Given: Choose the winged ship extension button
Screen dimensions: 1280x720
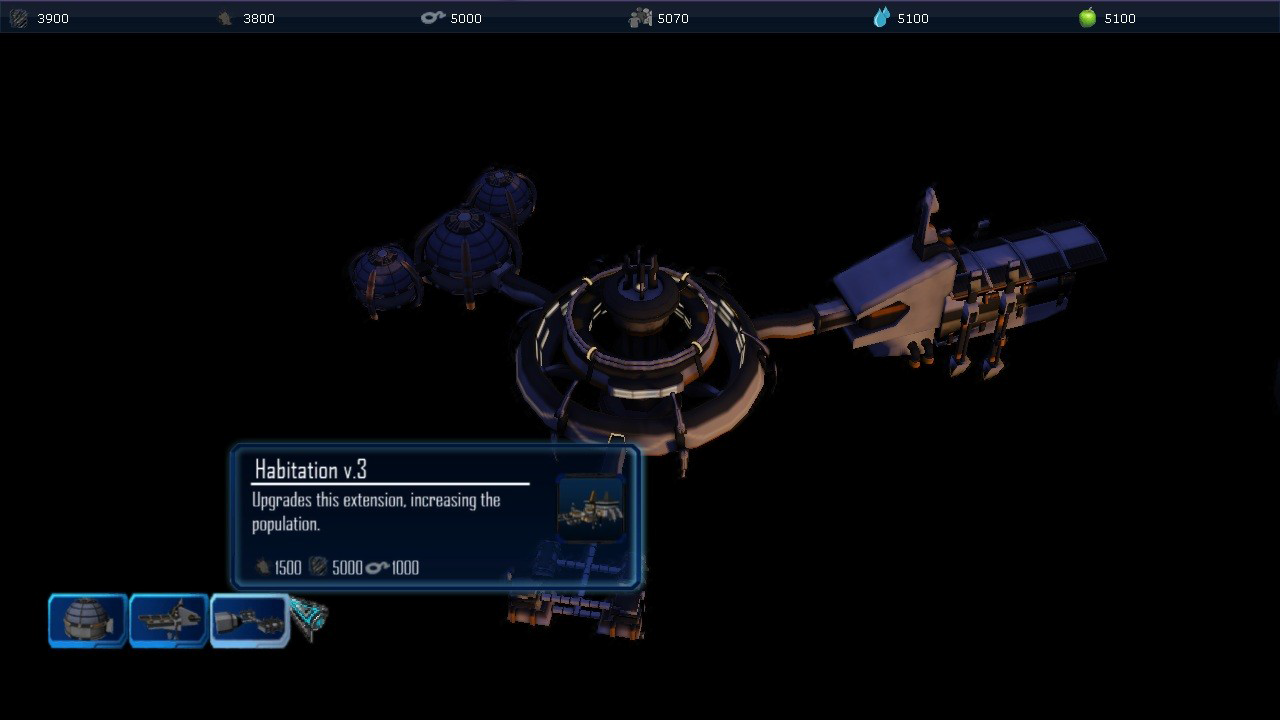Looking at the screenshot, I should point(168,620).
